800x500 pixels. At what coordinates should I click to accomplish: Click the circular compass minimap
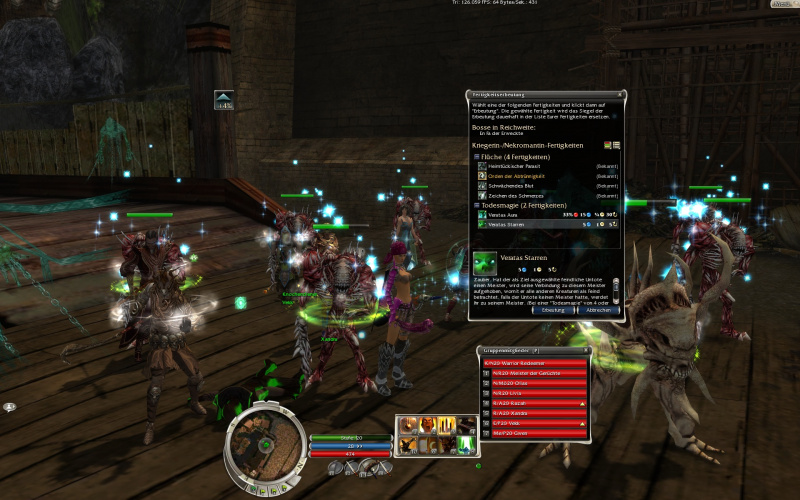point(264,441)
